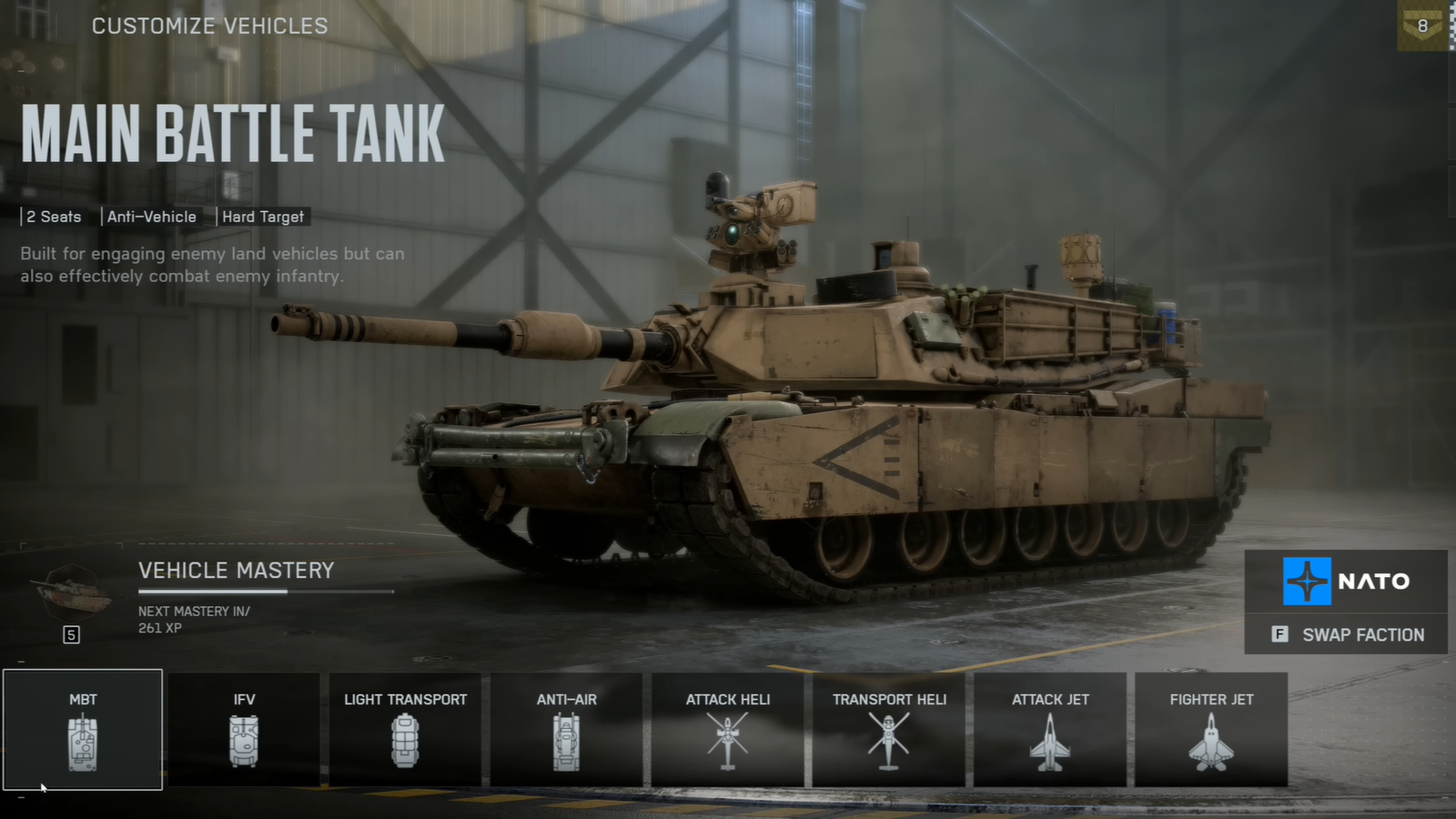Open the Anti-Air vehicle category
Screen dimensions: 1456x819
tap(566, 730)
